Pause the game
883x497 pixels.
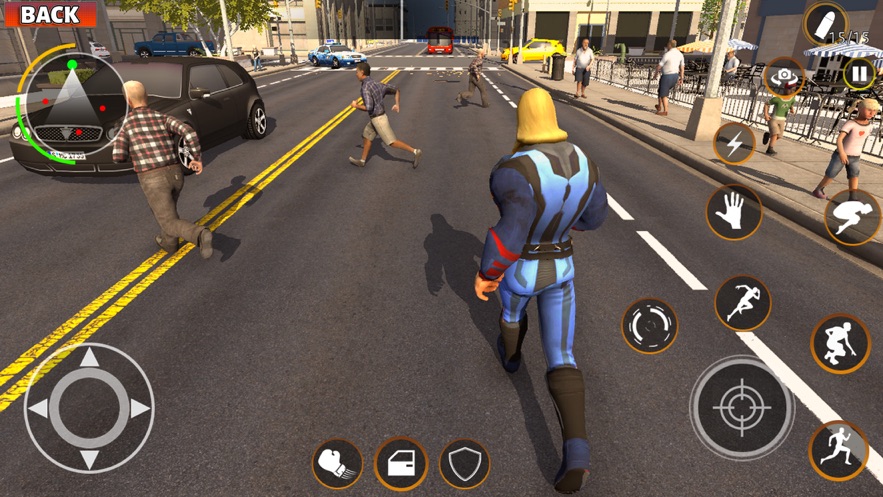[859, 73]
